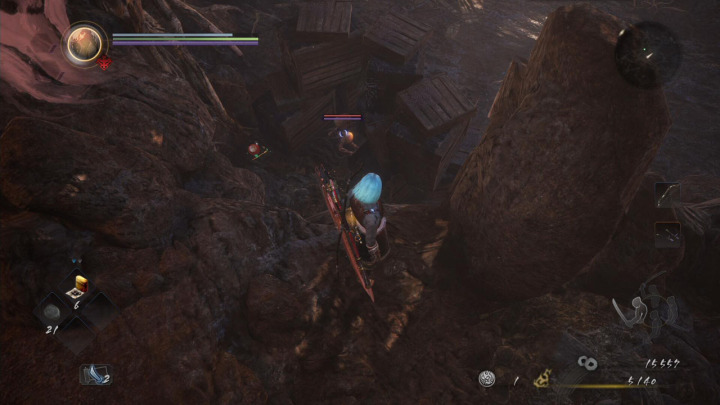Choose the bow ranged weapon slot
This screenshot has width=720, height=405.
668,194
